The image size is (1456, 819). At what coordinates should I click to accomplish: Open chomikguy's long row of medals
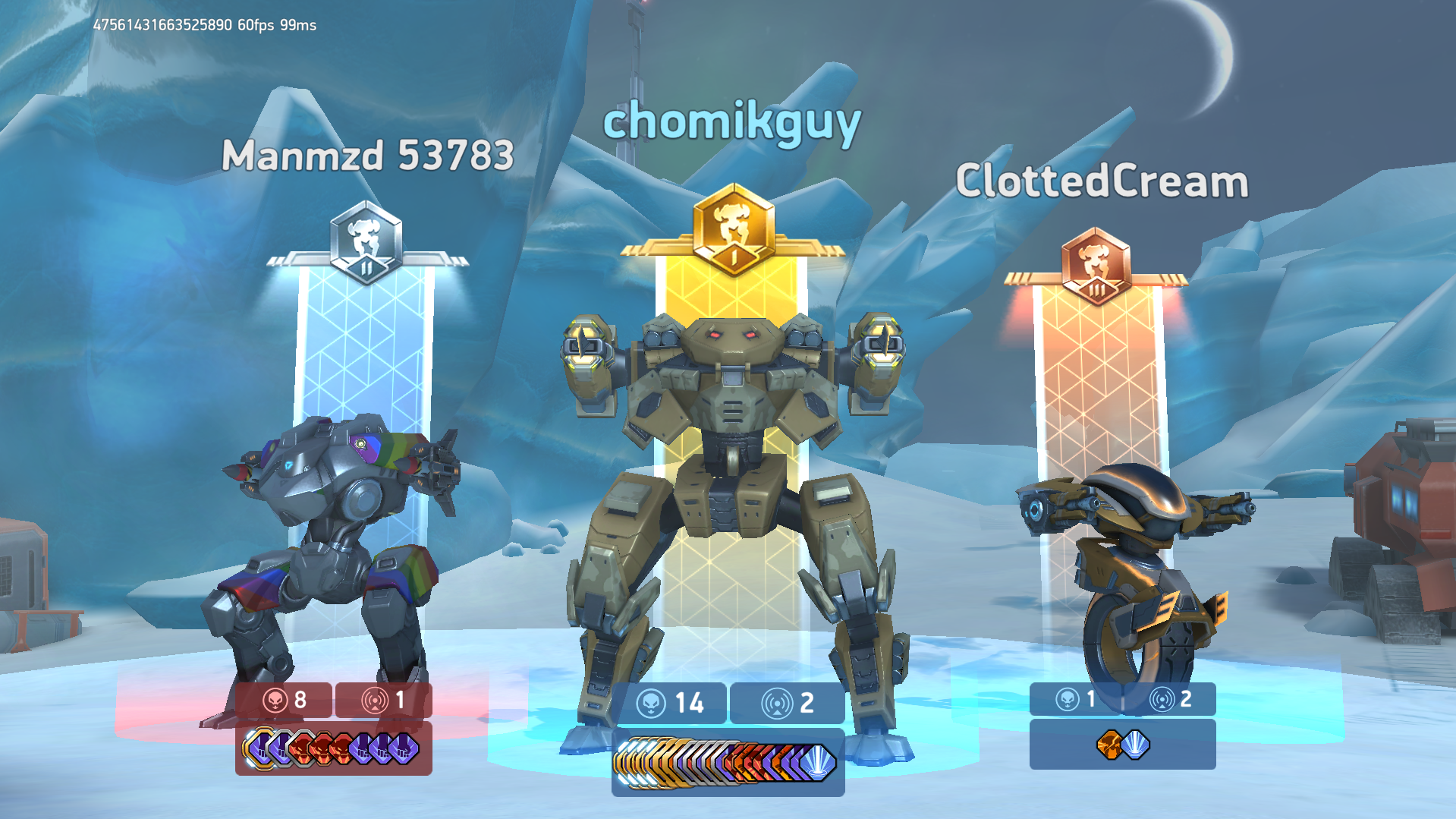727,761
